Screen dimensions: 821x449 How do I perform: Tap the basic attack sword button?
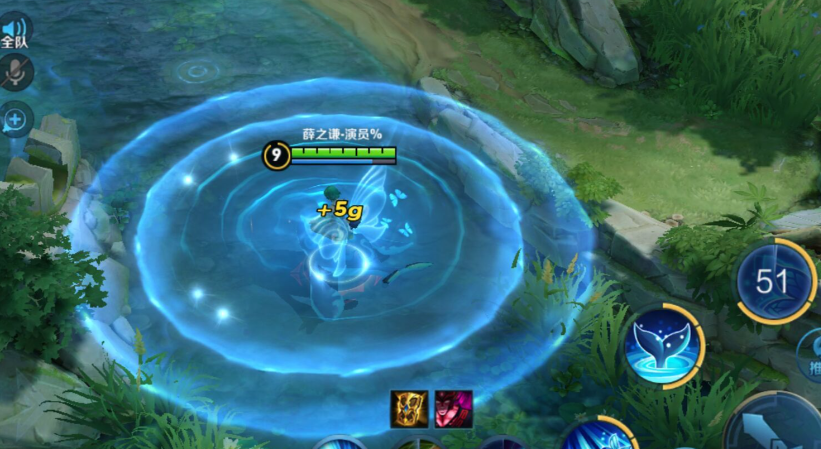point(778,426)
